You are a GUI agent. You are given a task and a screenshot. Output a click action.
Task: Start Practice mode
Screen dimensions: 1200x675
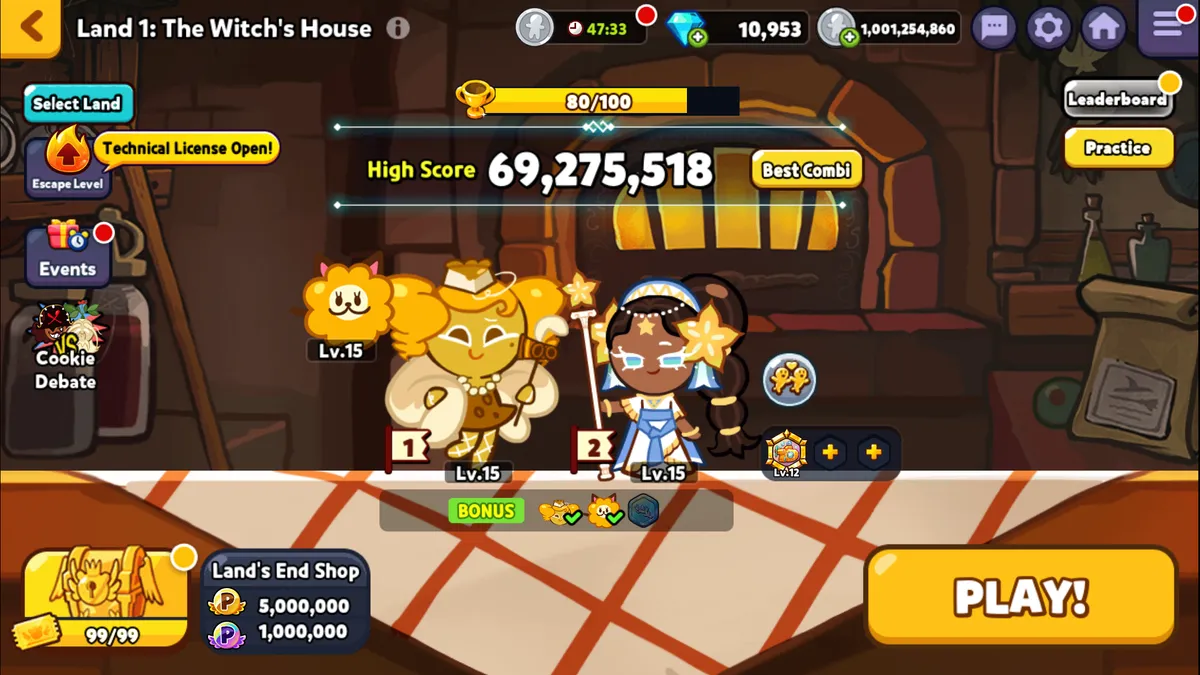1117,148
